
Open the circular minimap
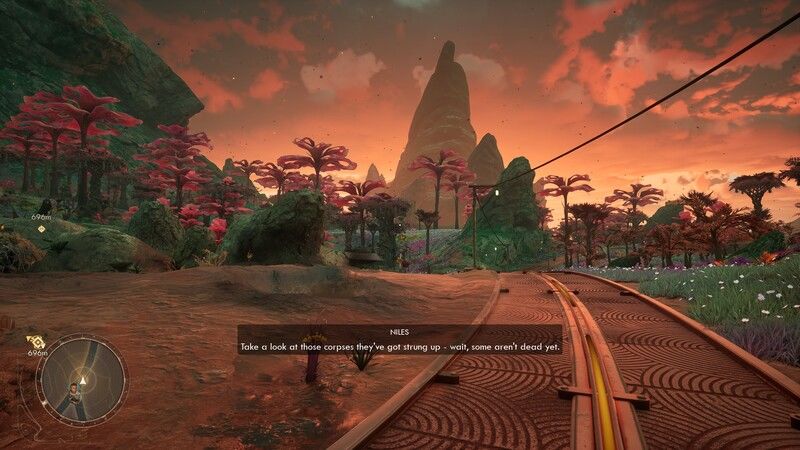[81, 379]
